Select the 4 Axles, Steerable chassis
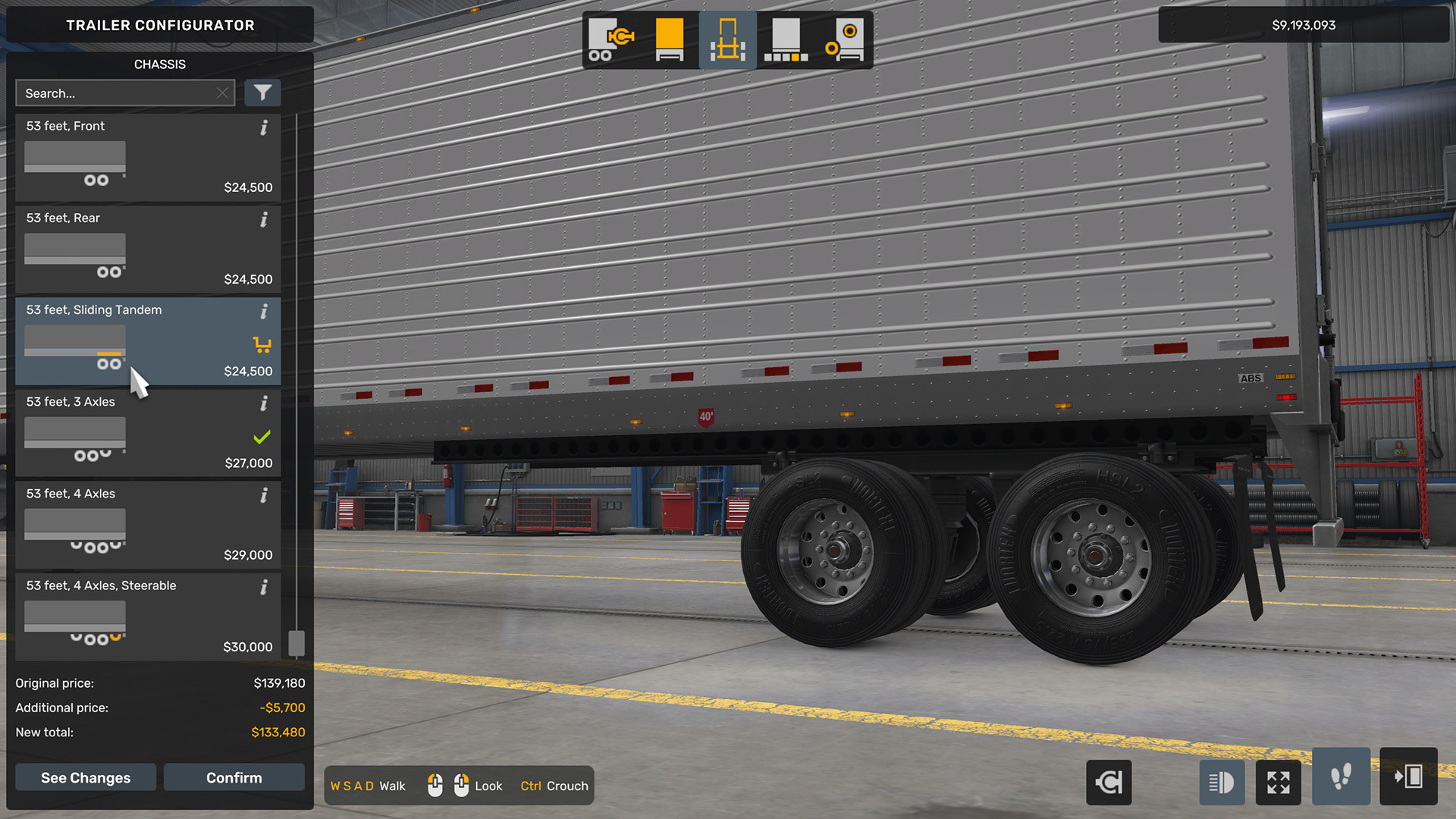 [148, 617]
